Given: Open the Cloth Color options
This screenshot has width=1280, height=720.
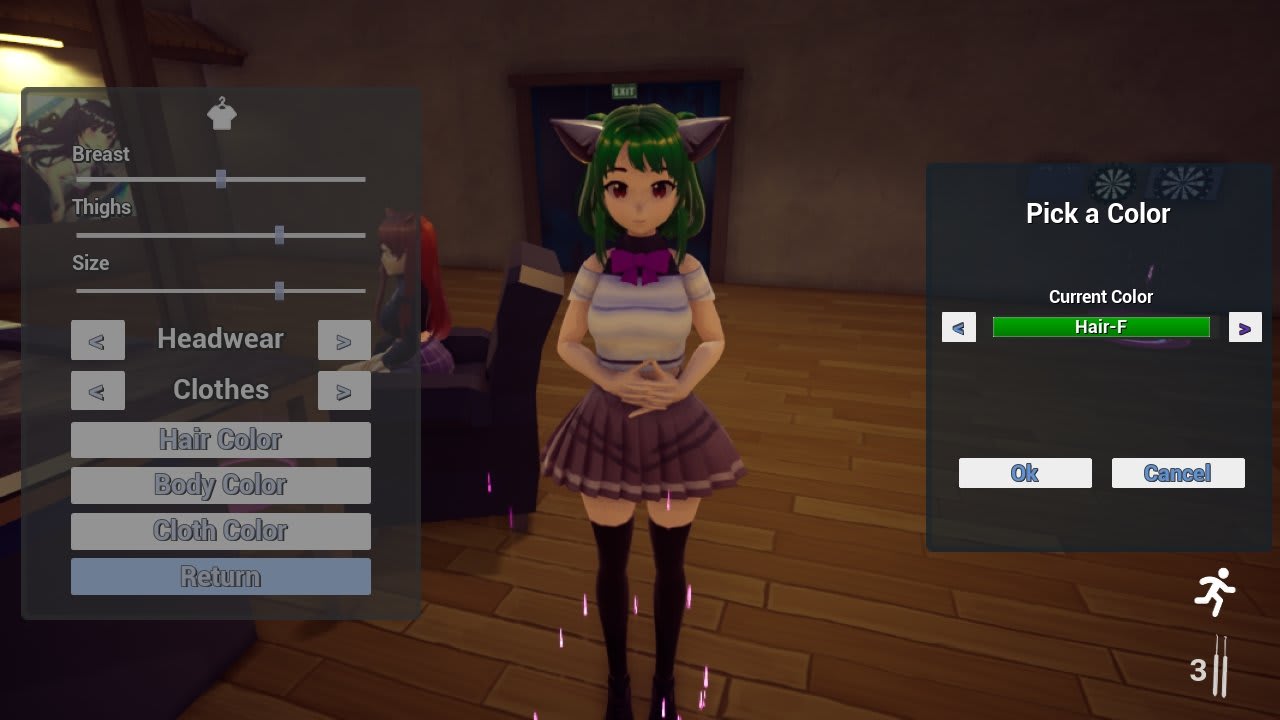Looking at the screenshot, I should tap(220, 531).
